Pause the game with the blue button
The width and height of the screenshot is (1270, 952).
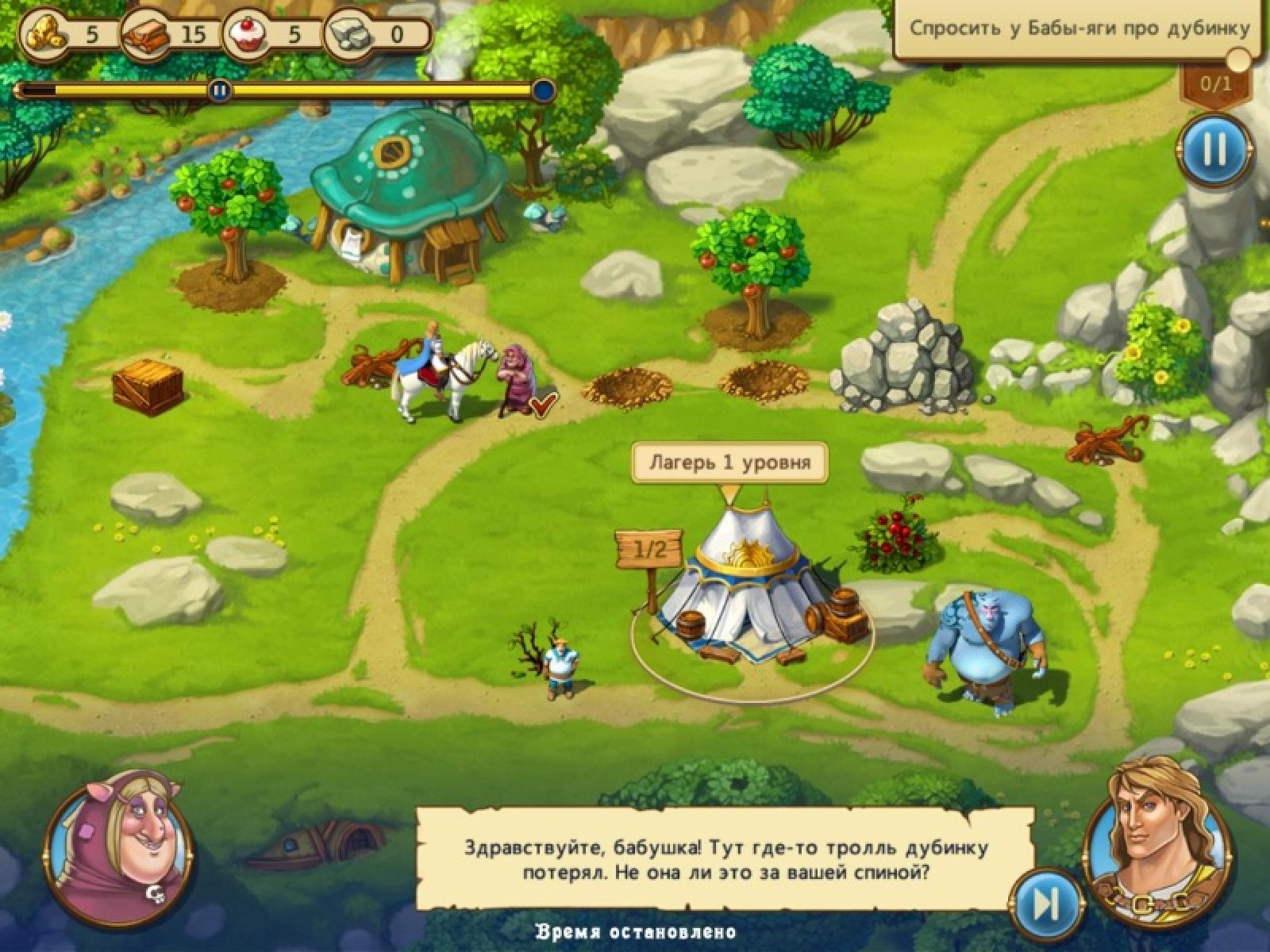[1214, 150]
